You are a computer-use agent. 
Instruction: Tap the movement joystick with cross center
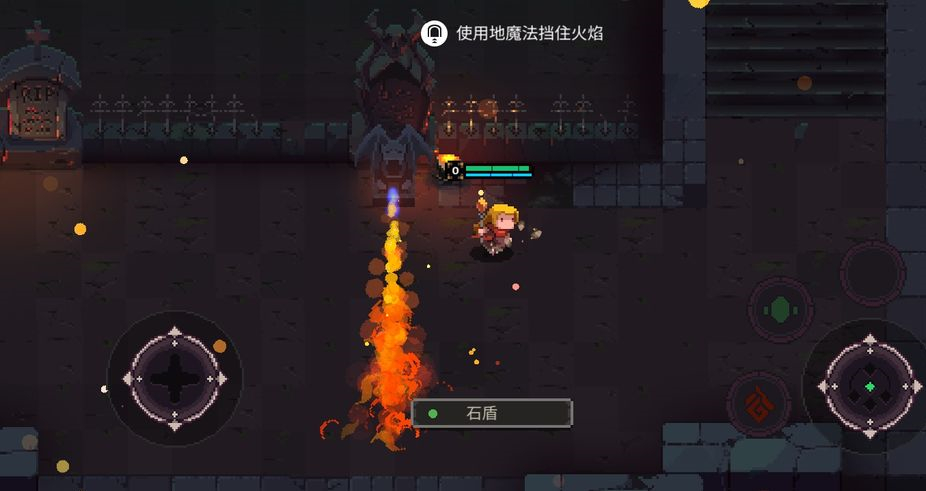tap(174, 378)
